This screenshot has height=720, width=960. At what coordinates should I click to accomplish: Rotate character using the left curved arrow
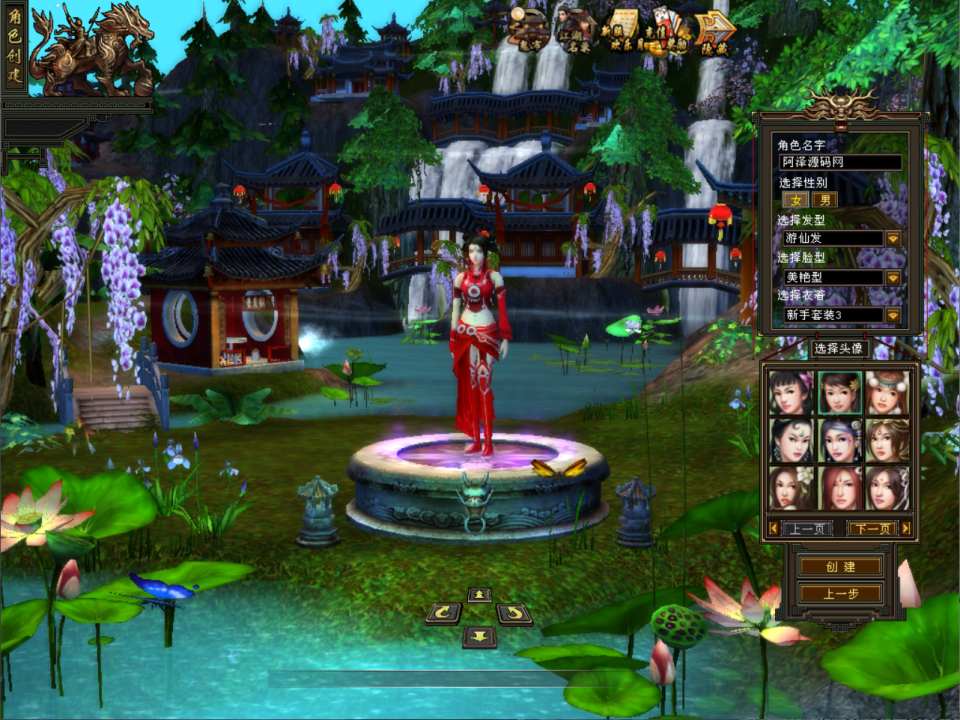[x=443, y=613]
